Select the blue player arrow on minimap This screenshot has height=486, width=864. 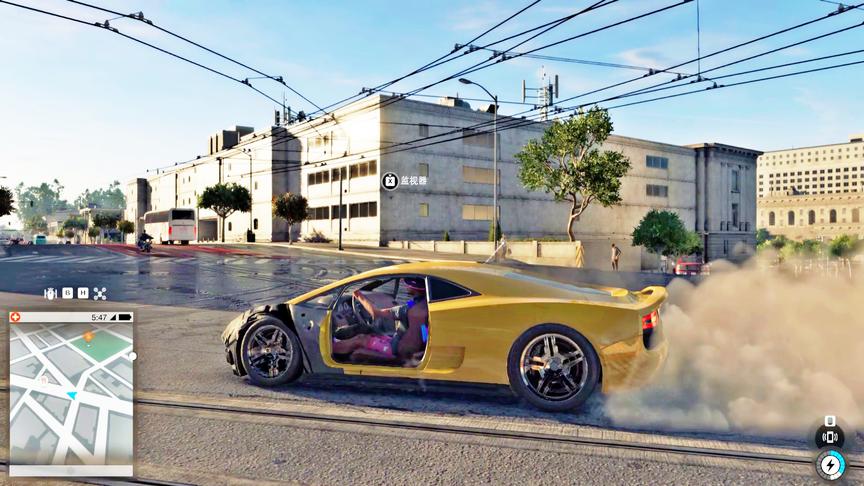click(71, 395)
